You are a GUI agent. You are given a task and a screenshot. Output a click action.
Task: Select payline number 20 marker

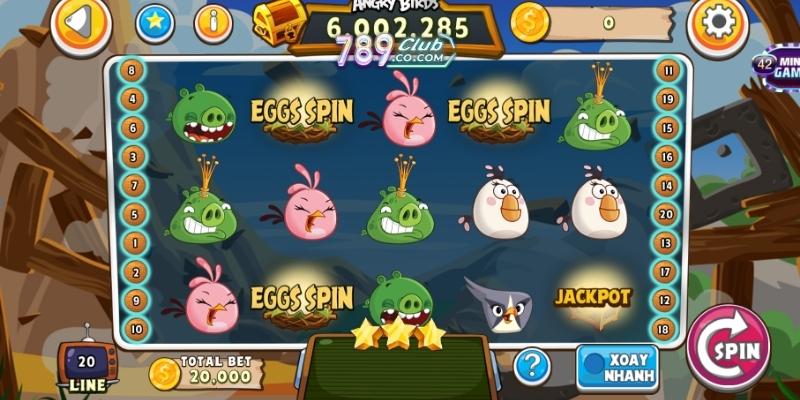[666, 214]
